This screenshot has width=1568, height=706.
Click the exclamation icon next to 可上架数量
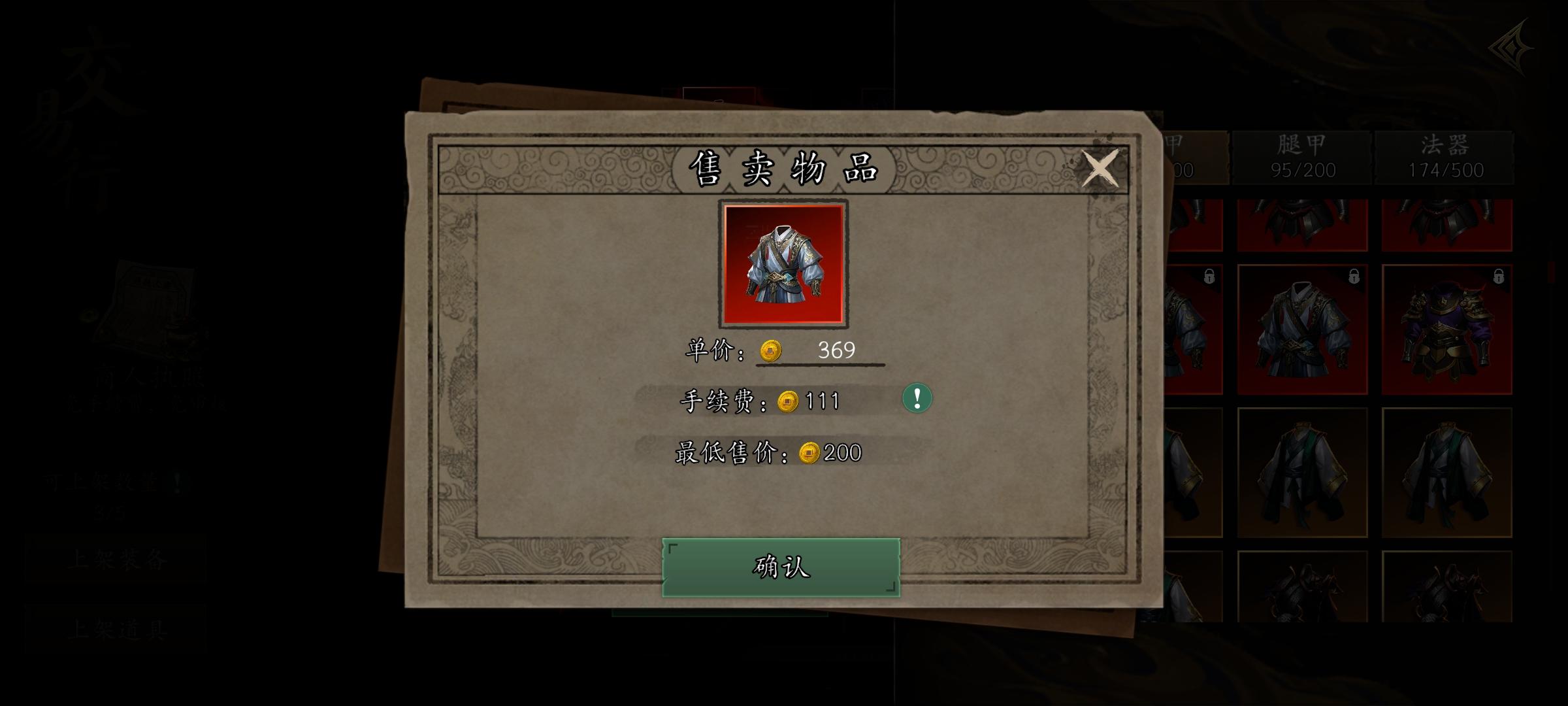tap(177, 482)
